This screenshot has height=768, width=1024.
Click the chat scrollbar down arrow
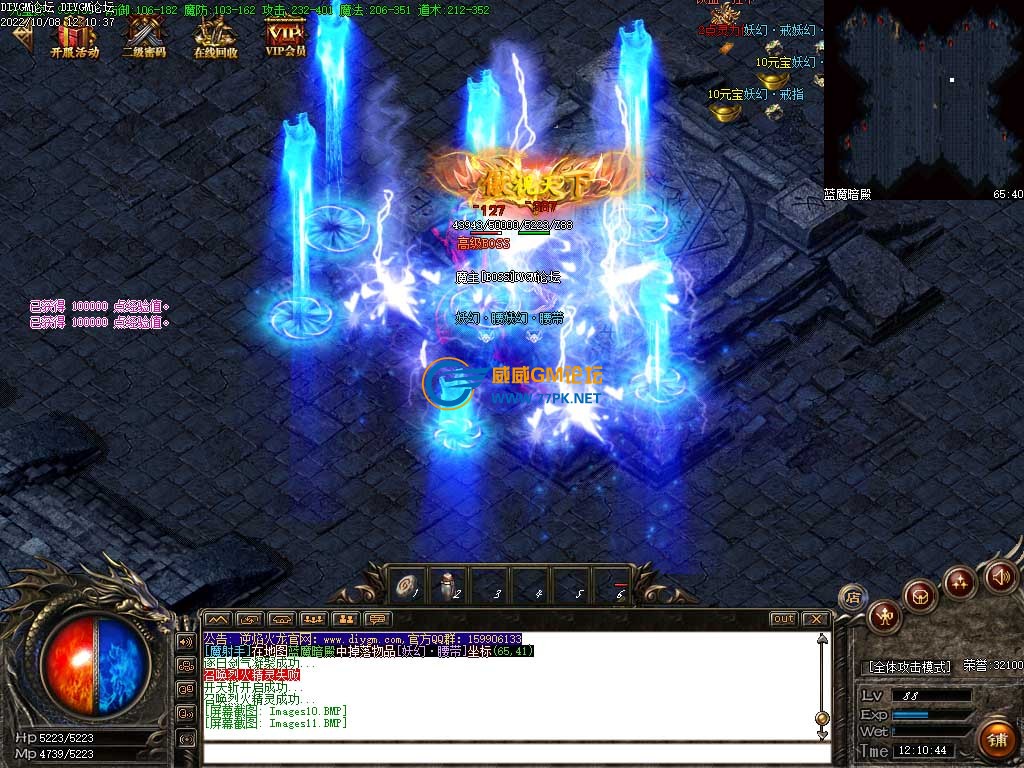[822, 734]
